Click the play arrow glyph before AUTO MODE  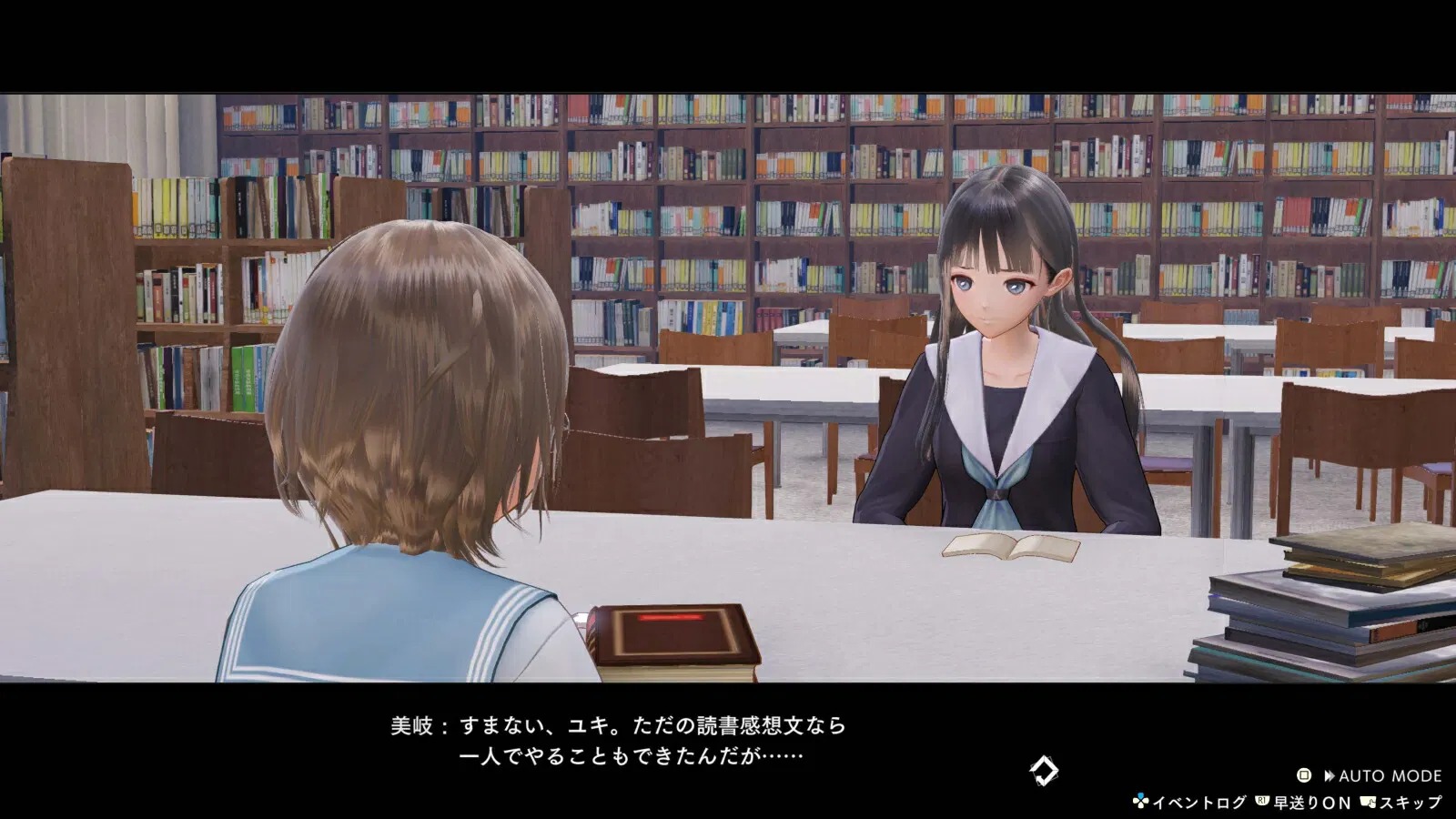[x=1329, y=775]
